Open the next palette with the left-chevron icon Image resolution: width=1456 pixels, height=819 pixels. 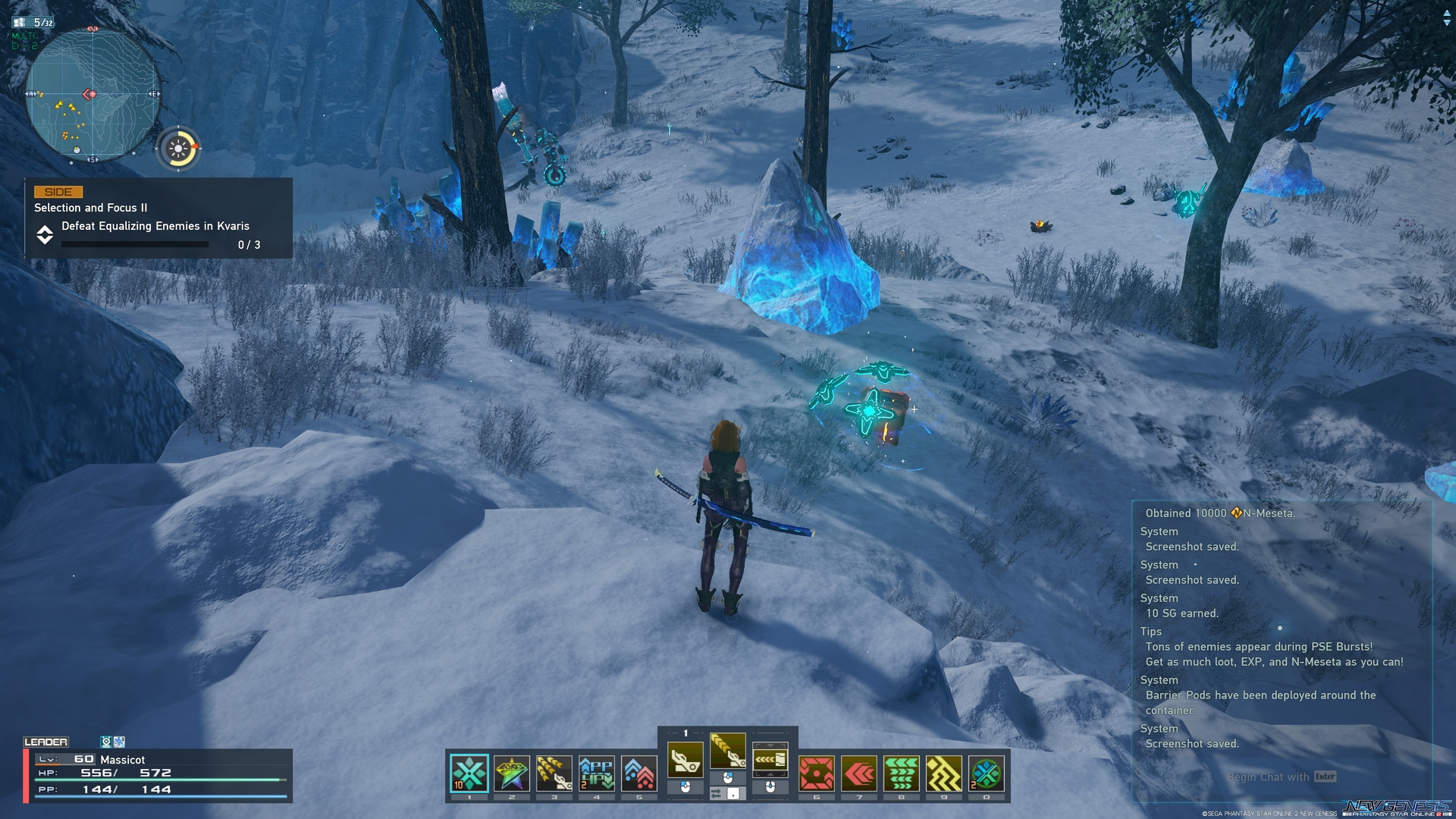[770, 759]
